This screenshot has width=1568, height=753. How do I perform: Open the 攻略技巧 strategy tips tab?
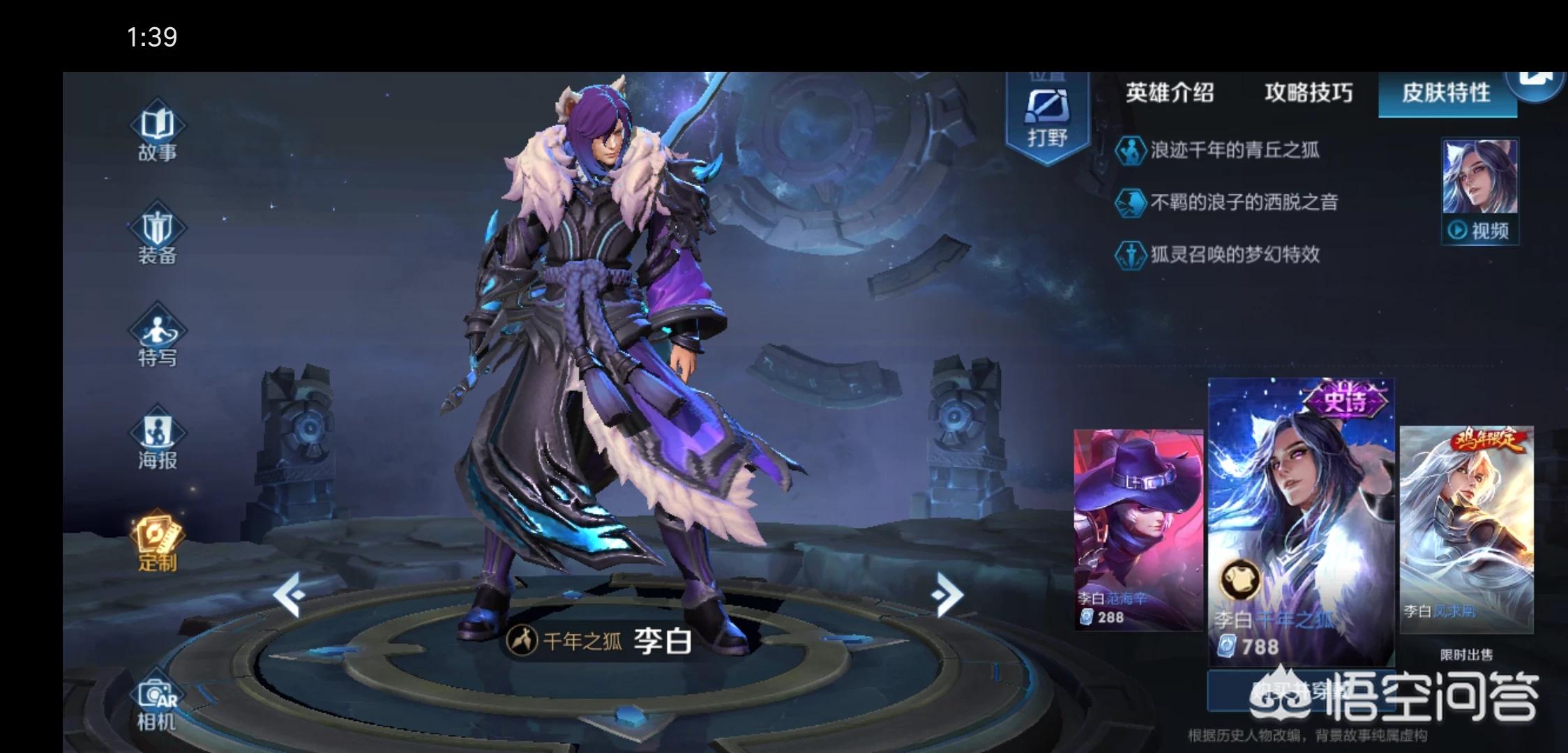point(1308,93)
